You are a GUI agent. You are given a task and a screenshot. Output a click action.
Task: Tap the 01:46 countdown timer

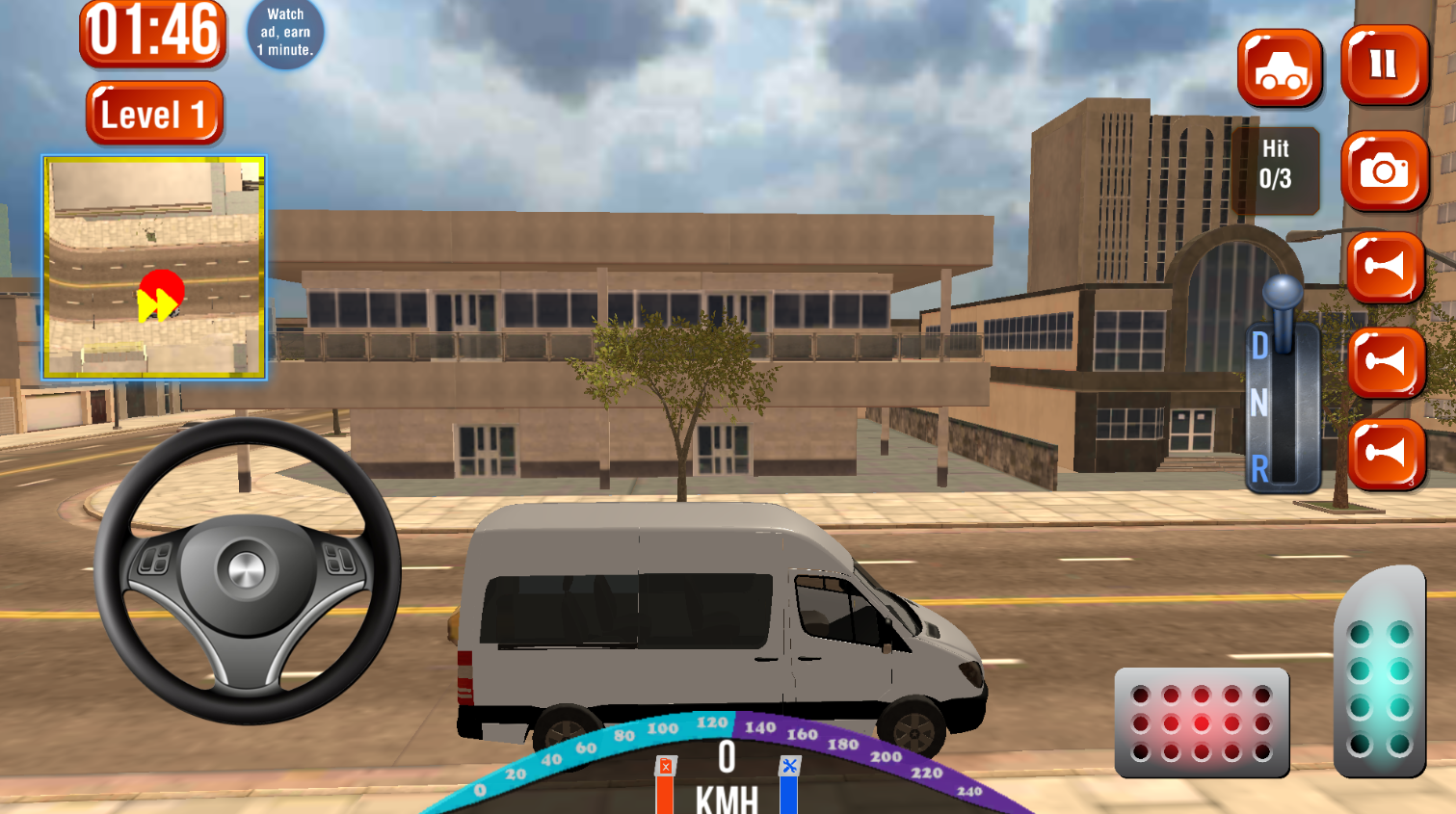[152, 34]
